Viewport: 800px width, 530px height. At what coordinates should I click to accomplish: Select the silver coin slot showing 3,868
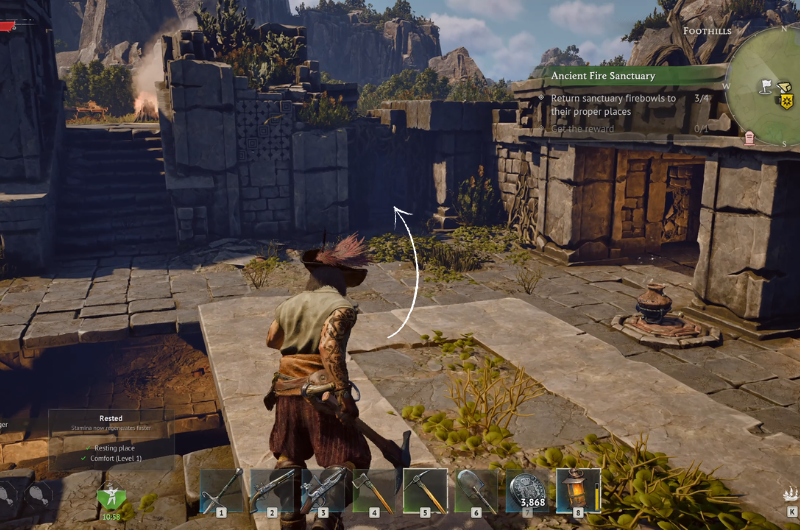(527, 491)
